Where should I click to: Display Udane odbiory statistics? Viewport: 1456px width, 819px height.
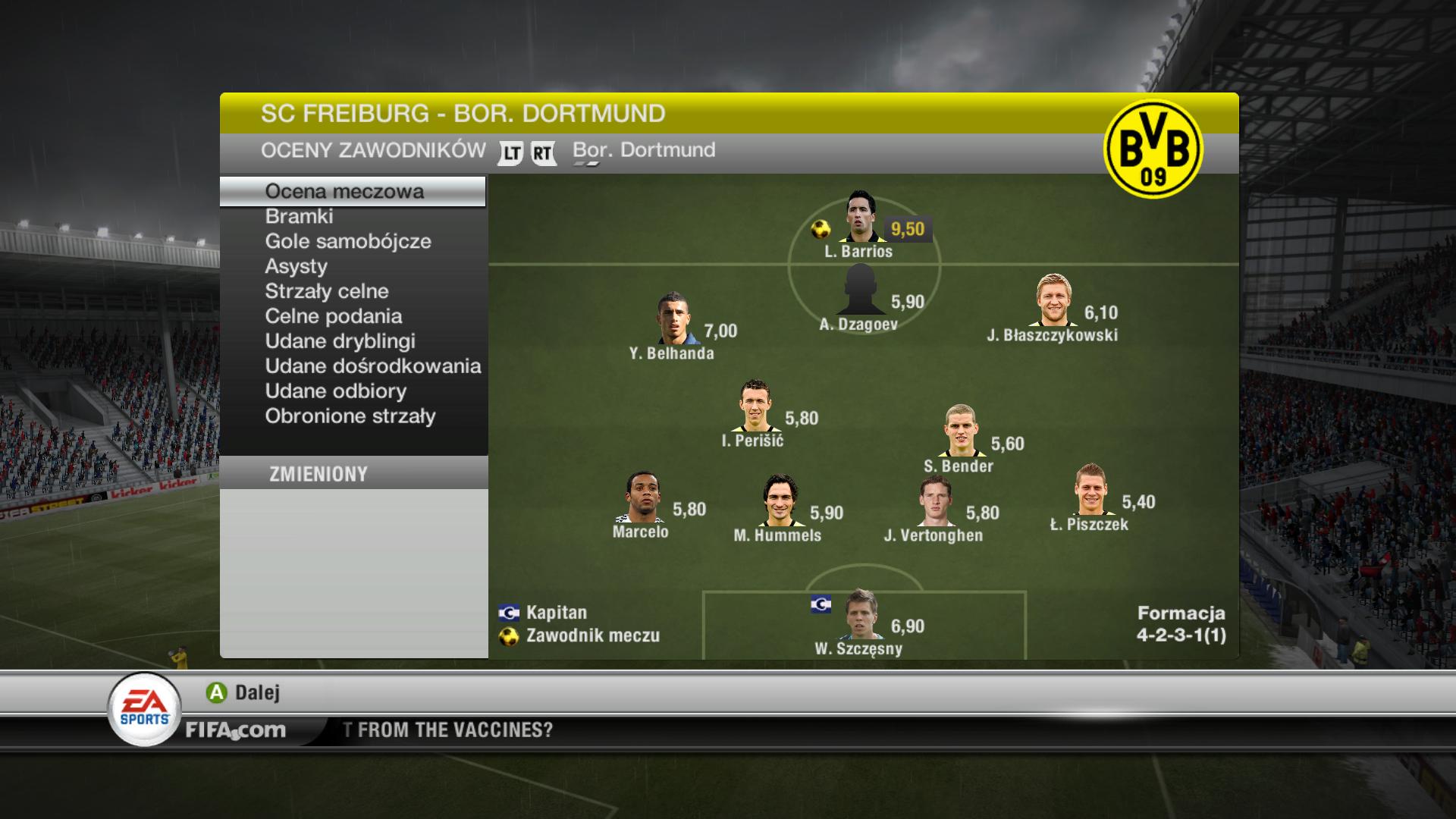(335, 392)
